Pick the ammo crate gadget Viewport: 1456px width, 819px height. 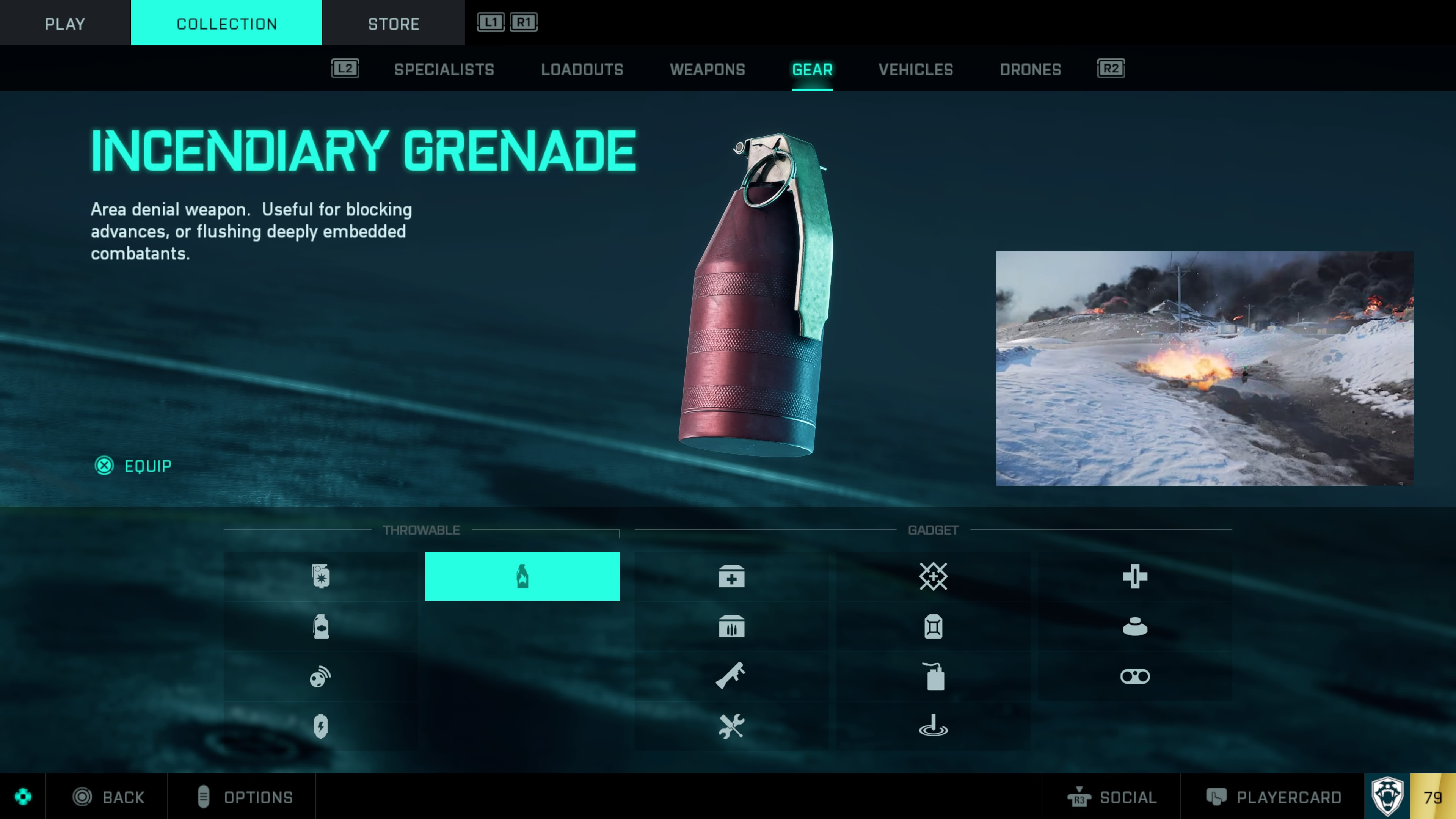(731, 626)
